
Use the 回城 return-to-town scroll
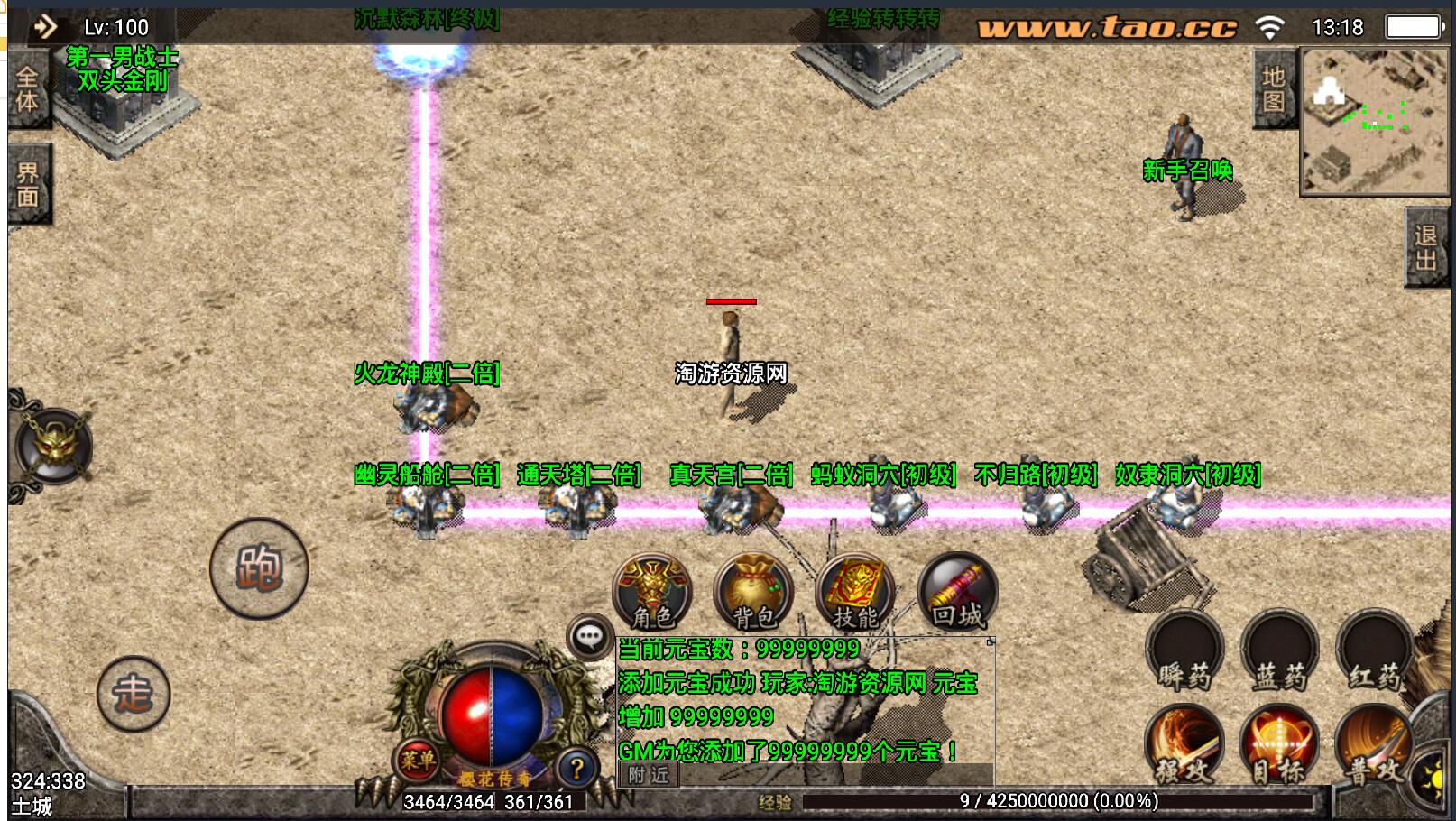pyautogui.click(x=957, y=592)
